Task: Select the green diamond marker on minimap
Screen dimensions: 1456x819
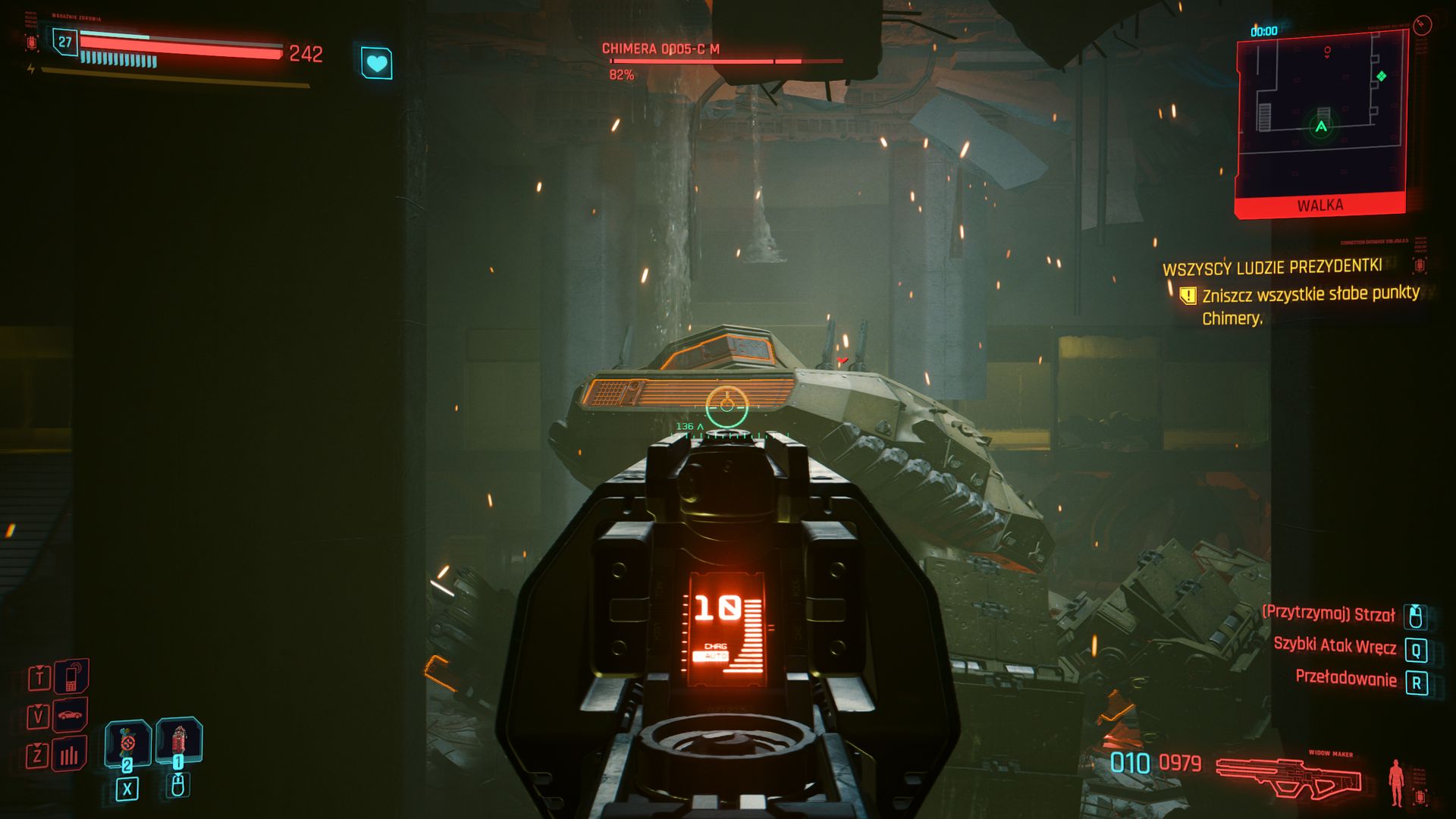Action: (x=1381, y=76)
